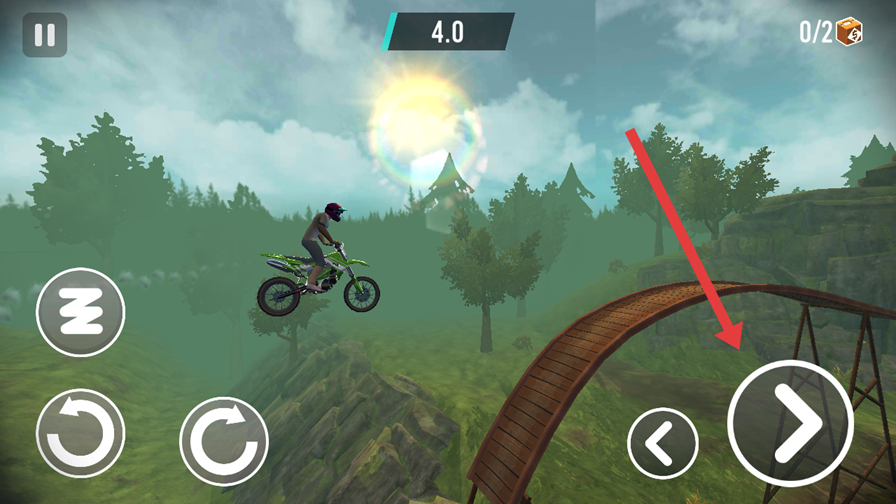Viewport: 896px width, 504px height.
Task: Tap the large accelerate forward arrow
Action: tap(790, 423)
